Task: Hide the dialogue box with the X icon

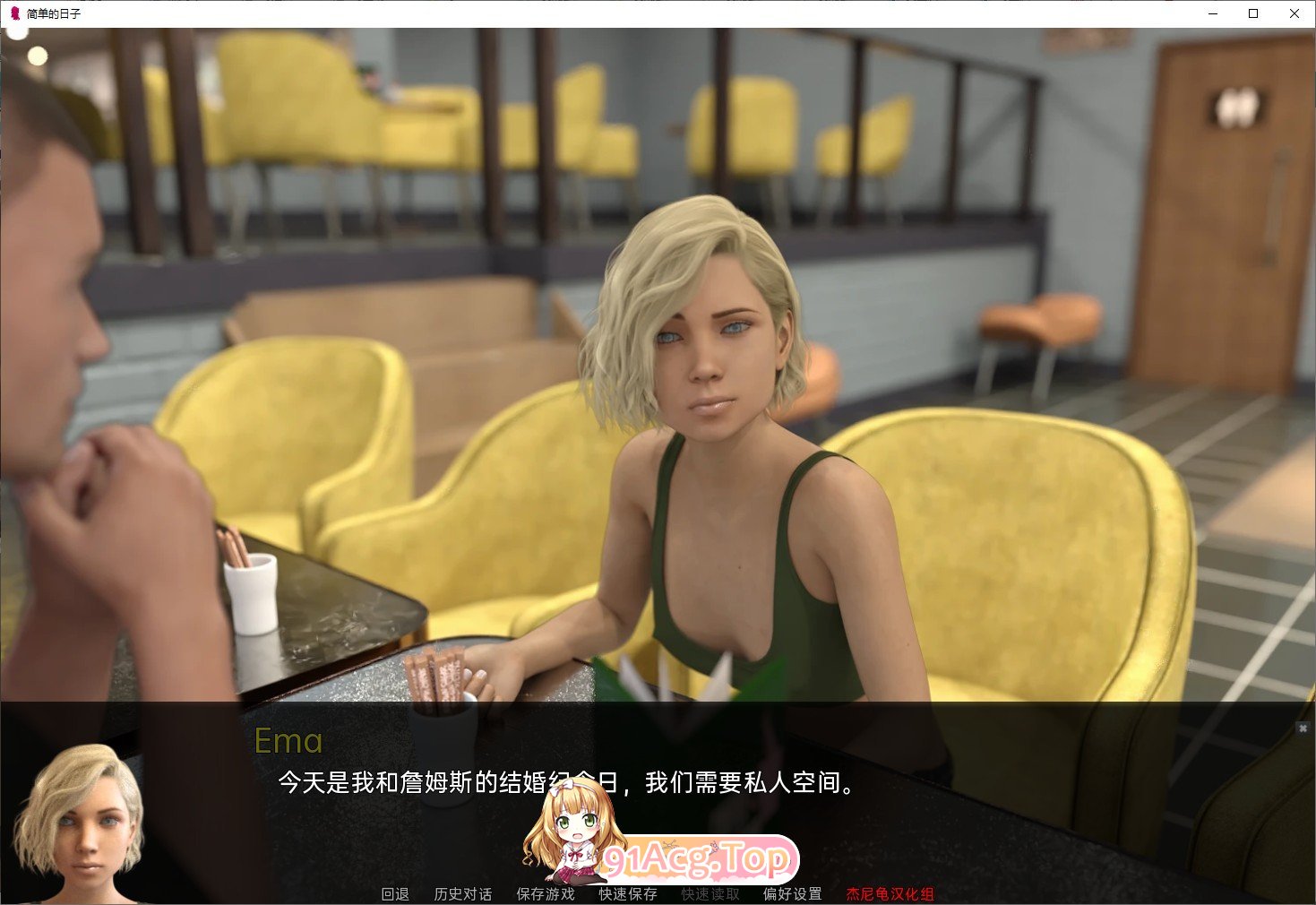Action: [1304, 727]
